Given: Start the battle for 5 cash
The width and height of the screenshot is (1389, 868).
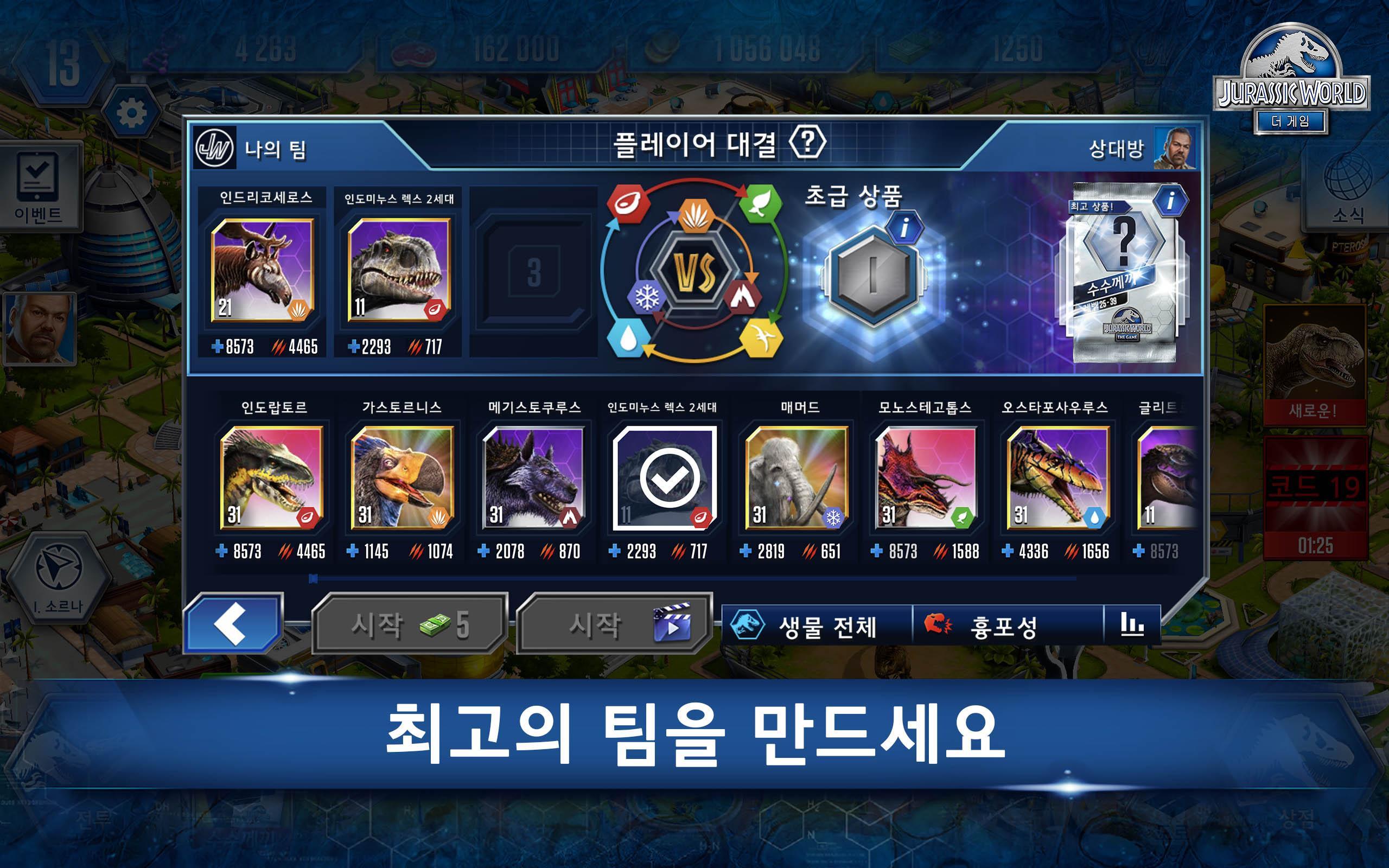Looking at the screenshot, I should (410, 624).
